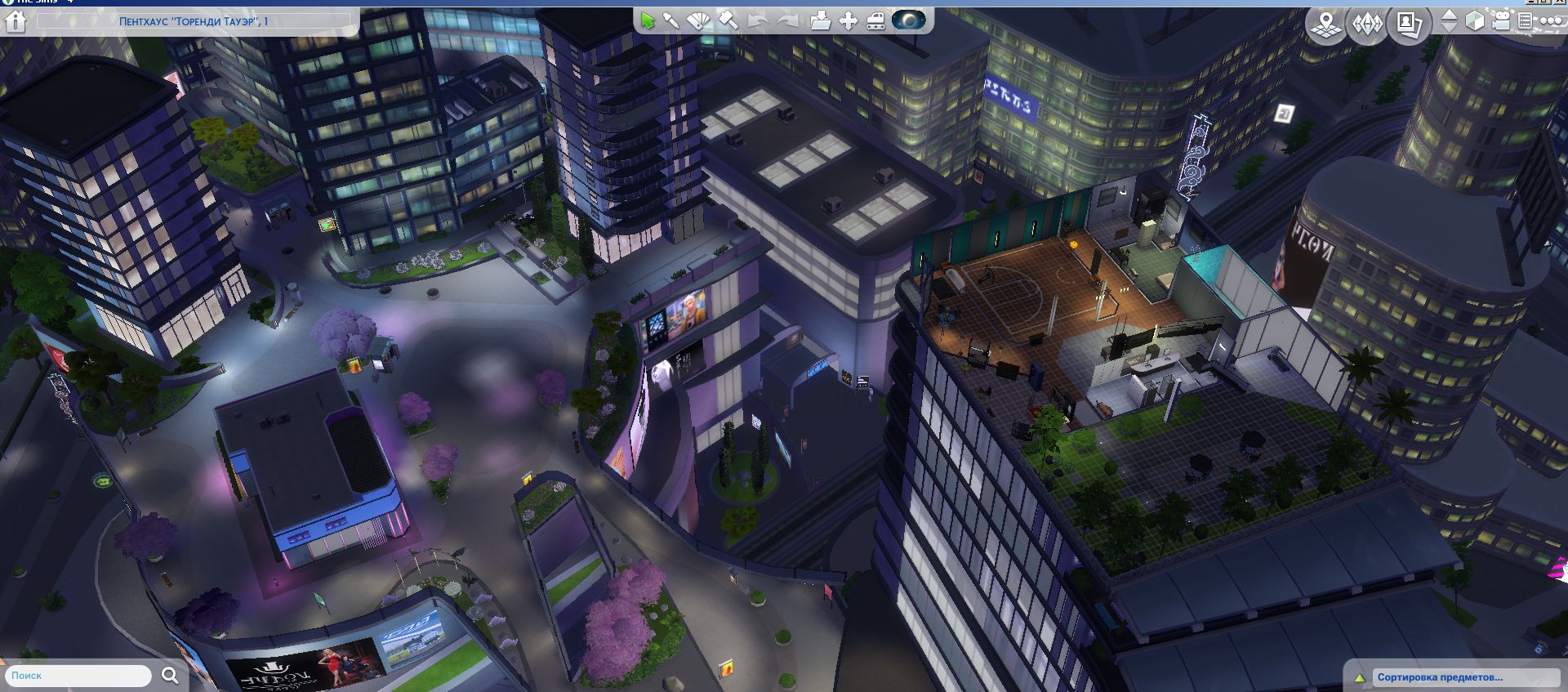This screenshot has height=692, width=1568.
Task: Redo the build action
Action: point(787,21)
